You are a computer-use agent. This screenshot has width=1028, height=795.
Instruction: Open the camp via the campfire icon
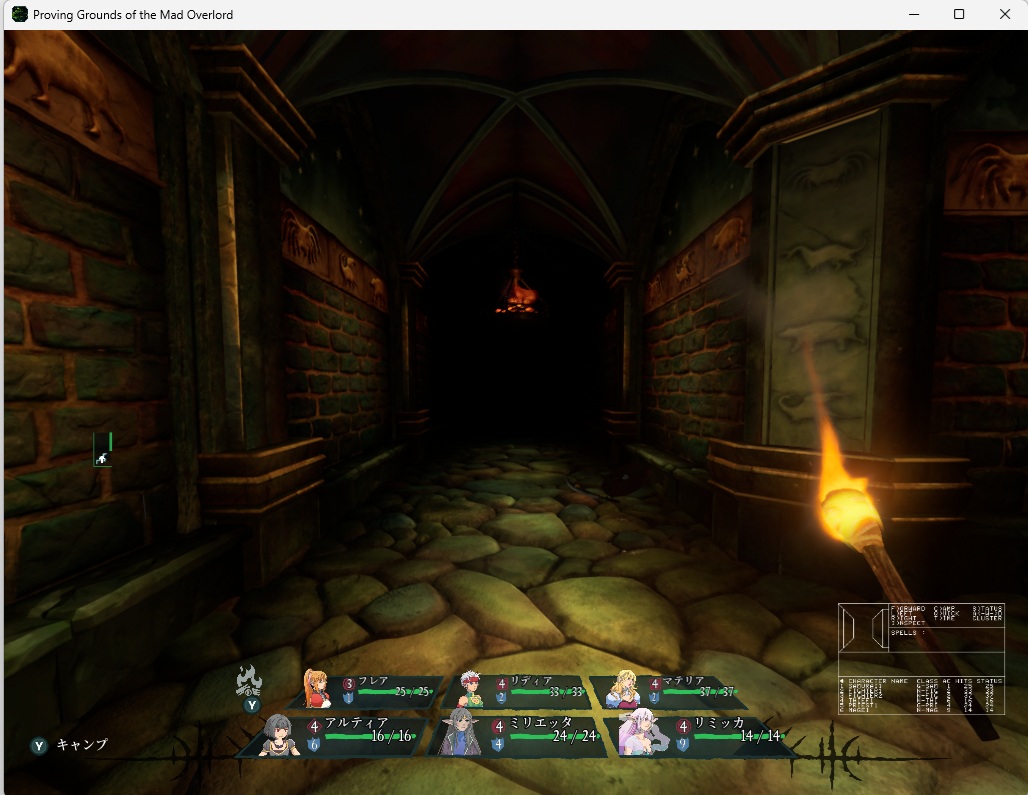(x=249, y=682)
